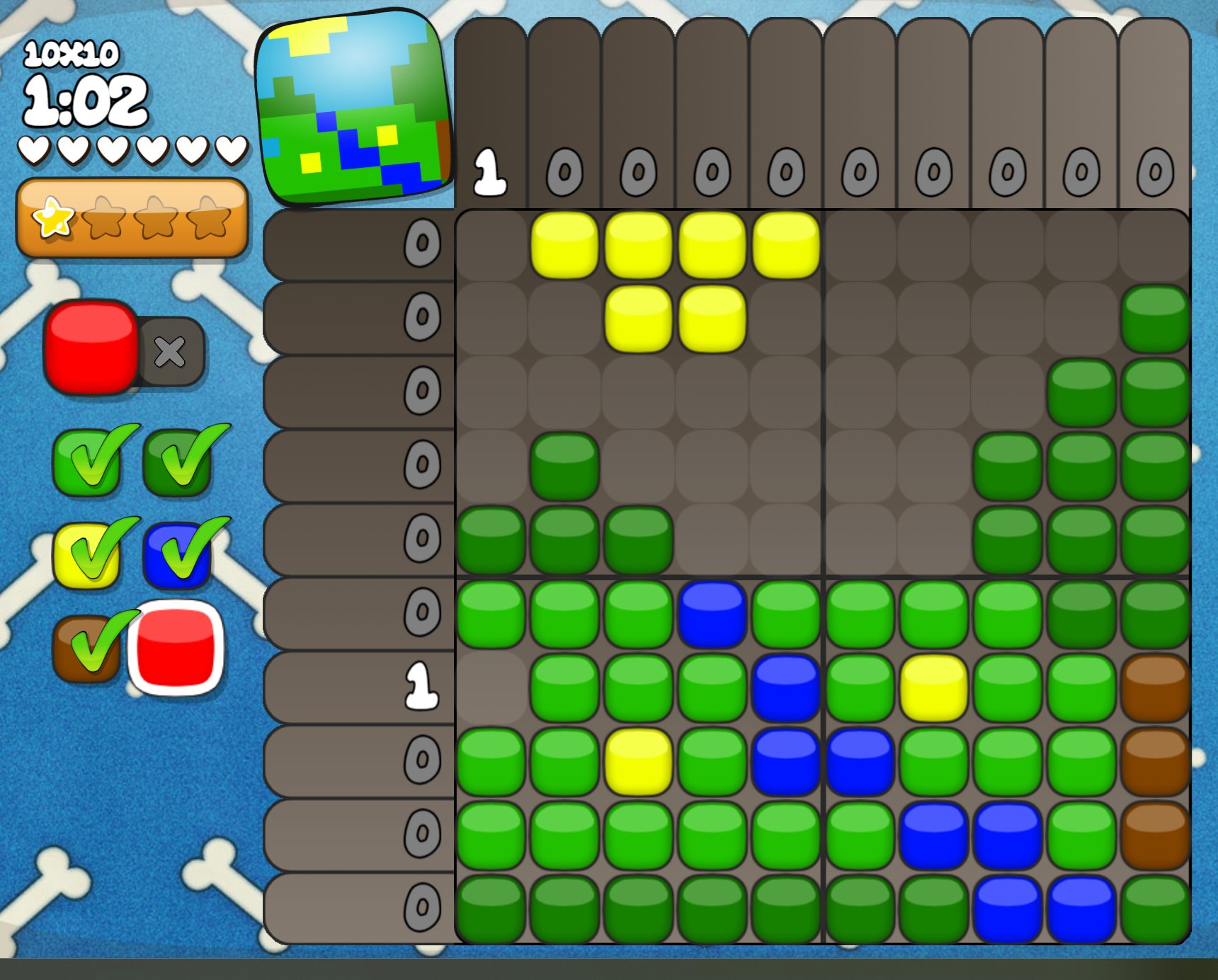Choose the dark green color swatch
This screenshot has width=1218, height=980.
[x=177, y=462]
